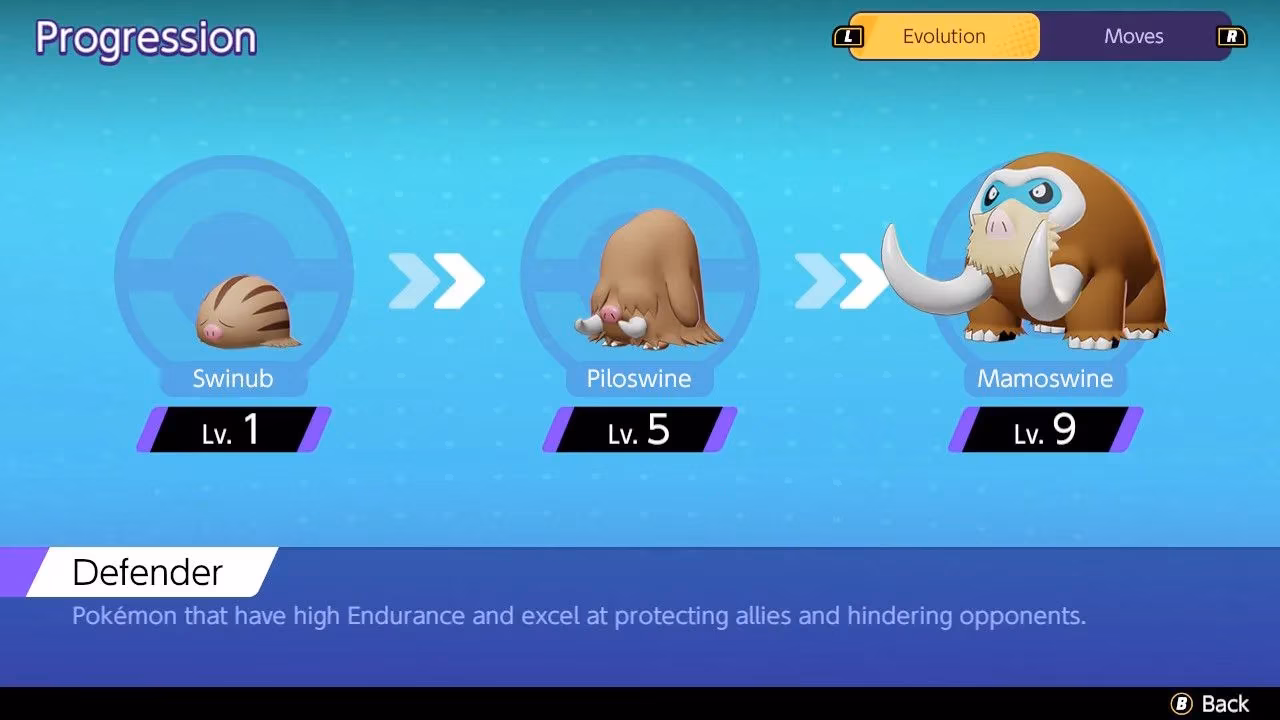Screen dimensions: 1280x720
Task: Click the Defender description text
Action: coord(578,616)
